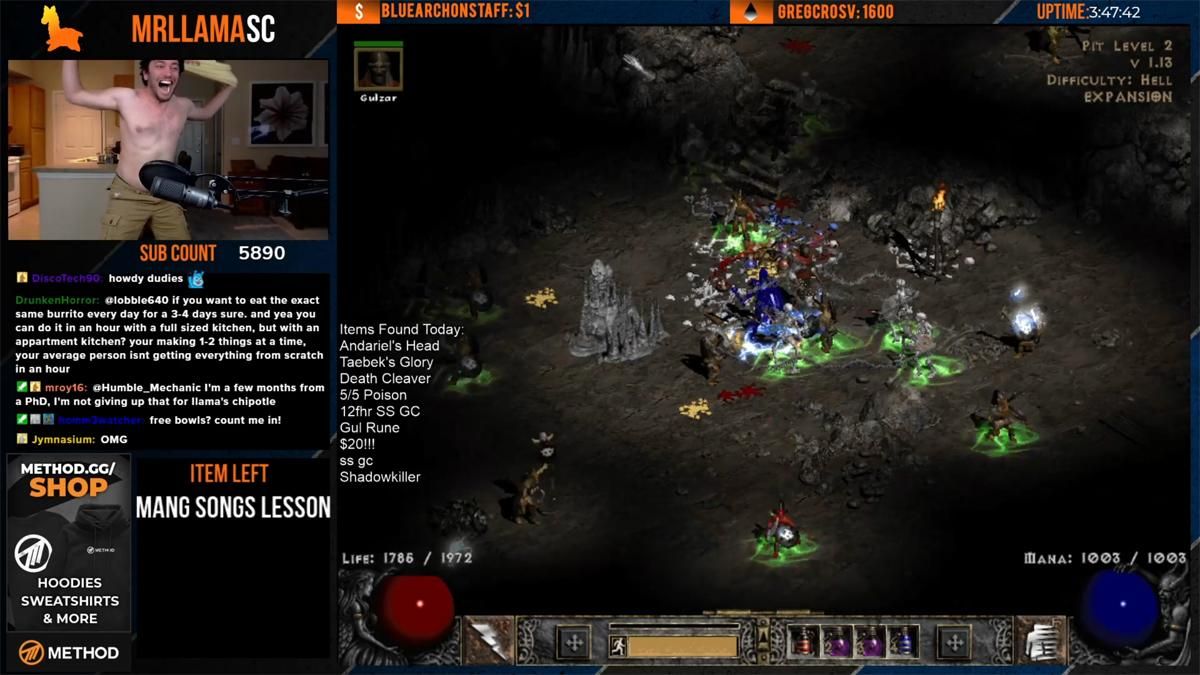The width and height of the screenshot is (1200, 675).
Task: Use the red healing potion in belt
Action: pos(803,641)
